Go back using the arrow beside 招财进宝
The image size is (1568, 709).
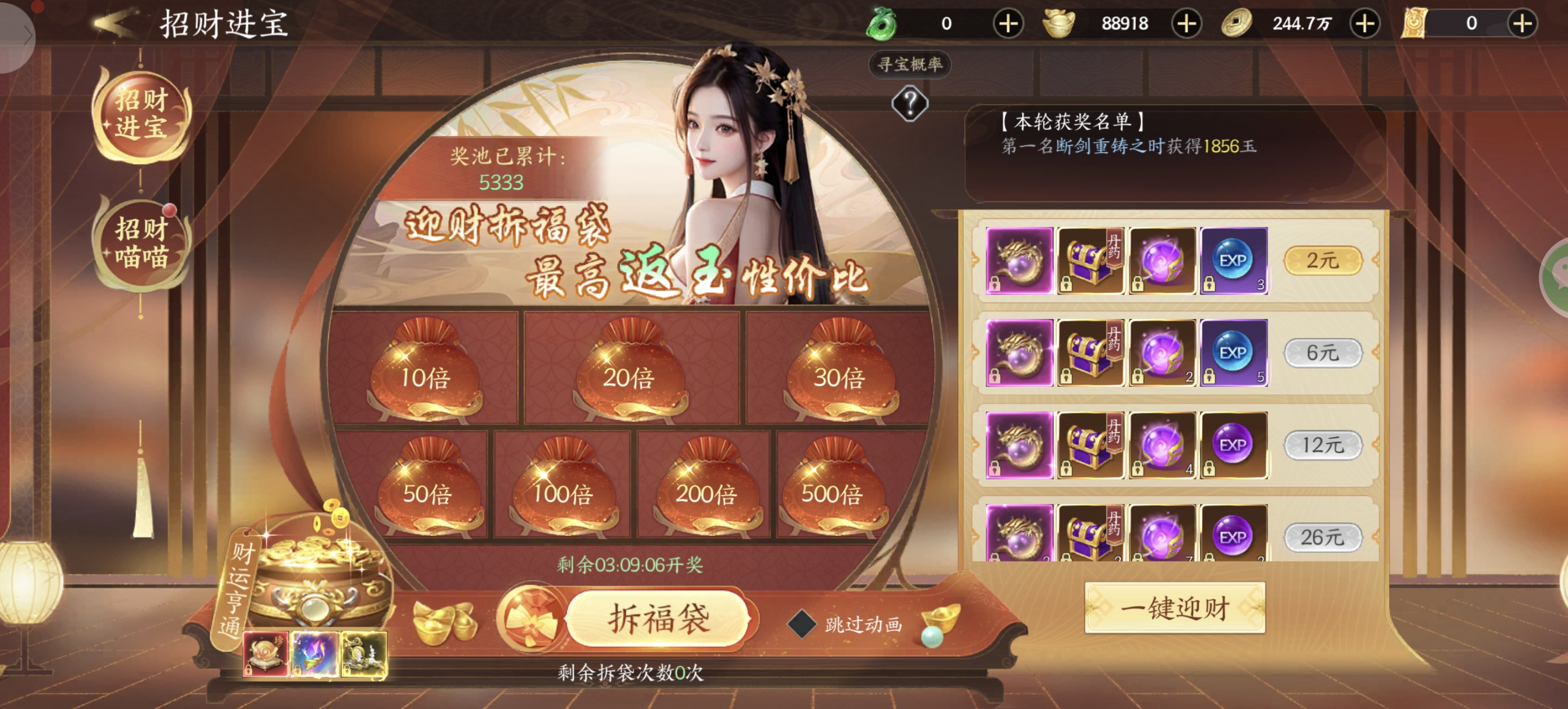tap(114, 23)
